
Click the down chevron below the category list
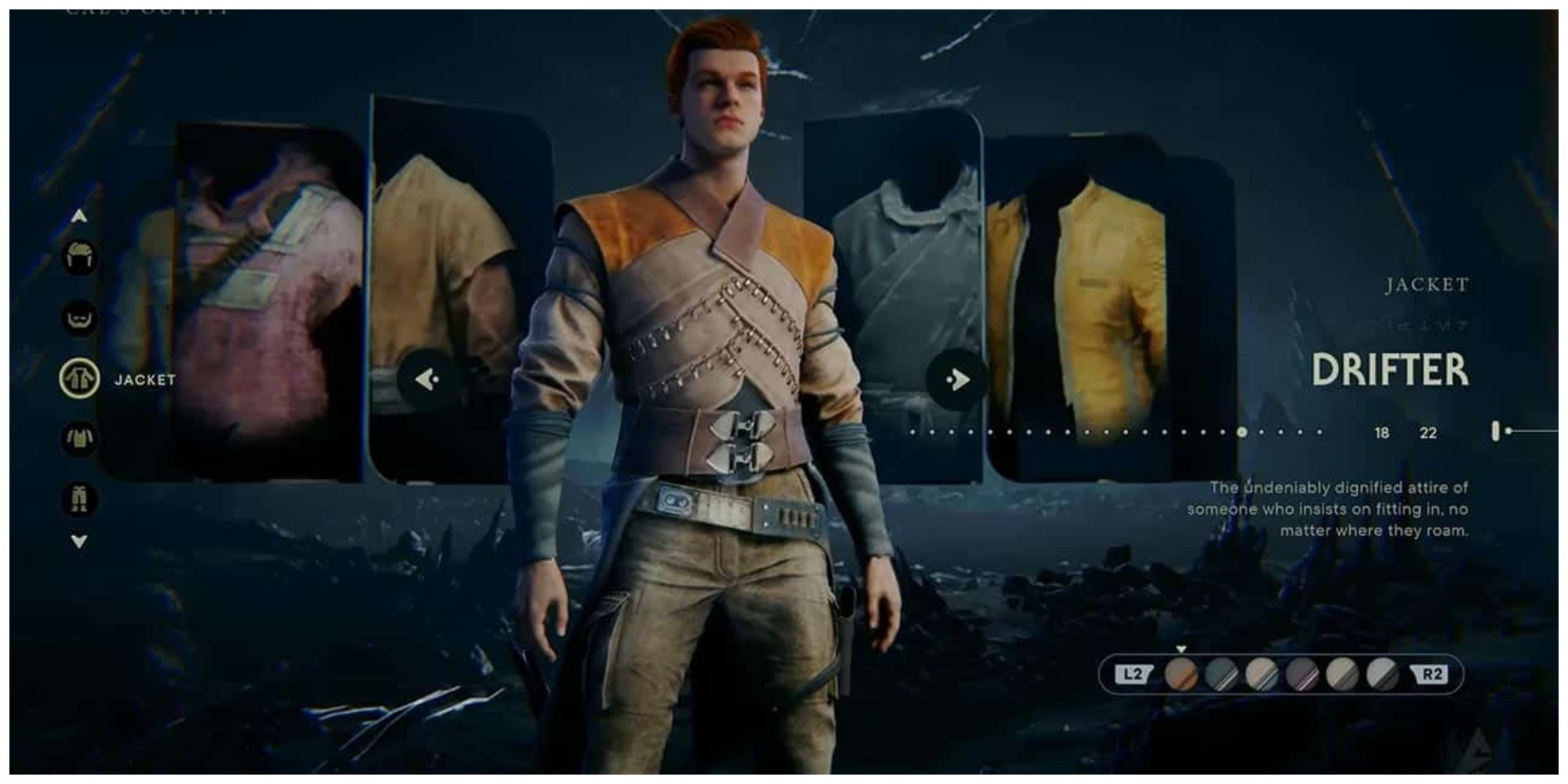[x=79, y=541]
